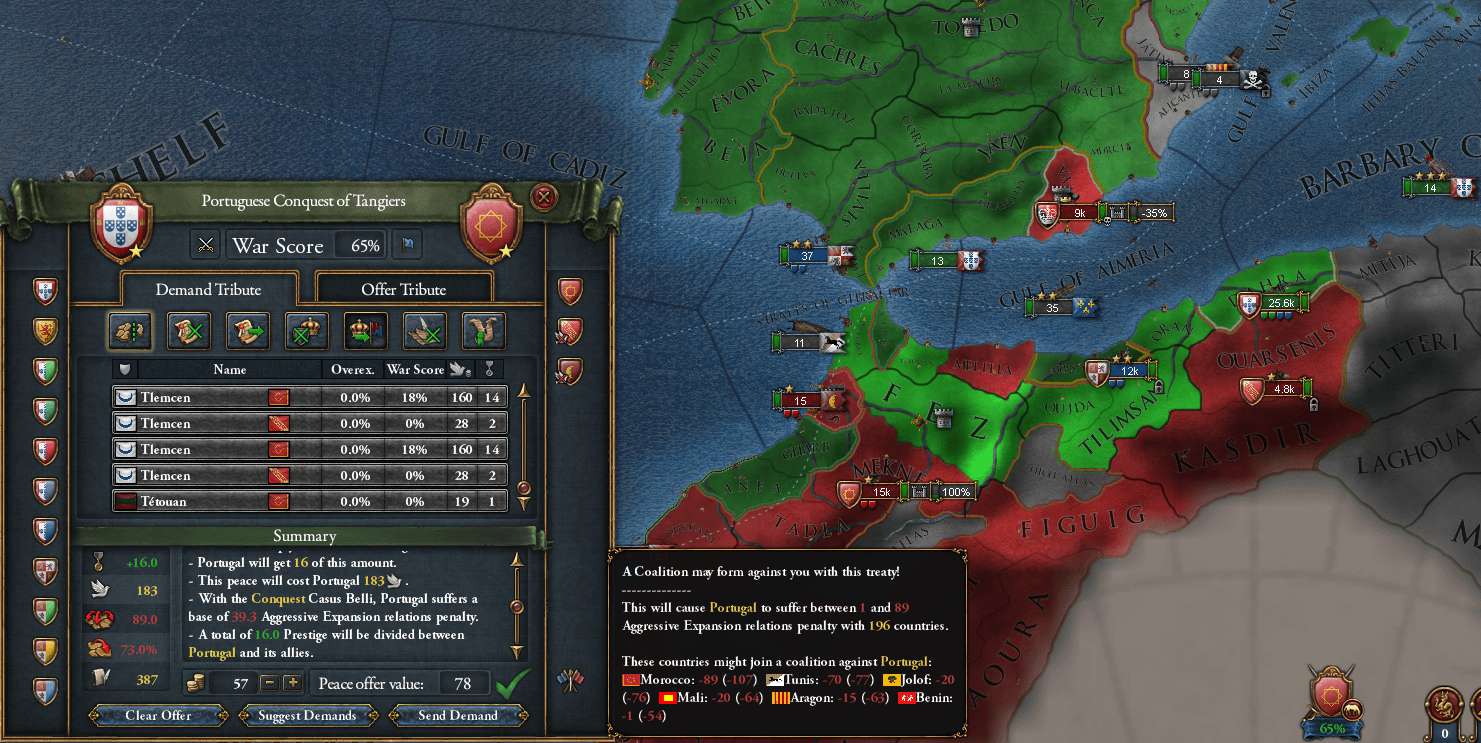Open the take provinces demand category
Viewport: 1481px width, 743px height.
130,331
